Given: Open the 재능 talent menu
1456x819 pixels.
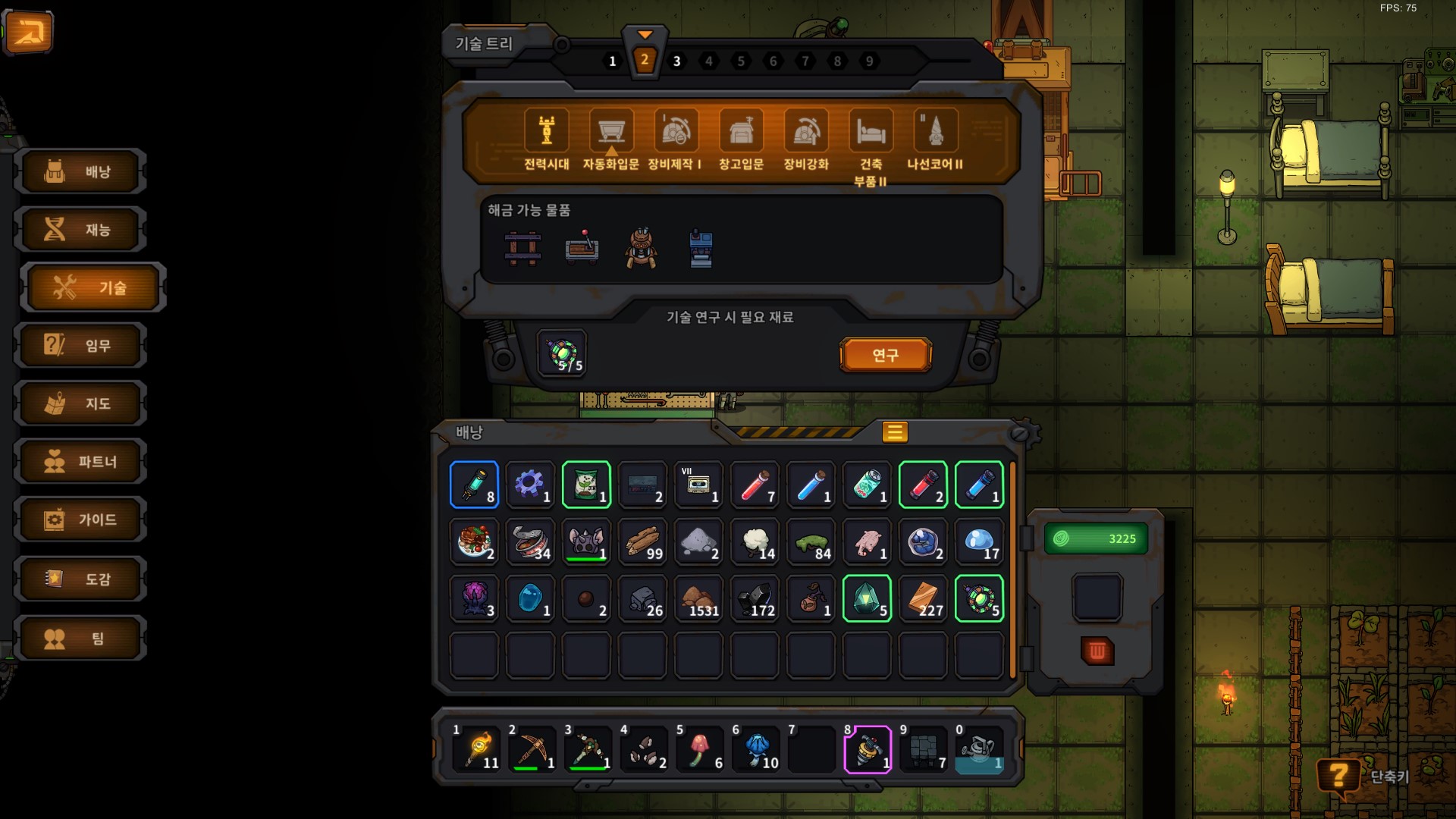Looking at the screenshot, I should pos(80,230).
